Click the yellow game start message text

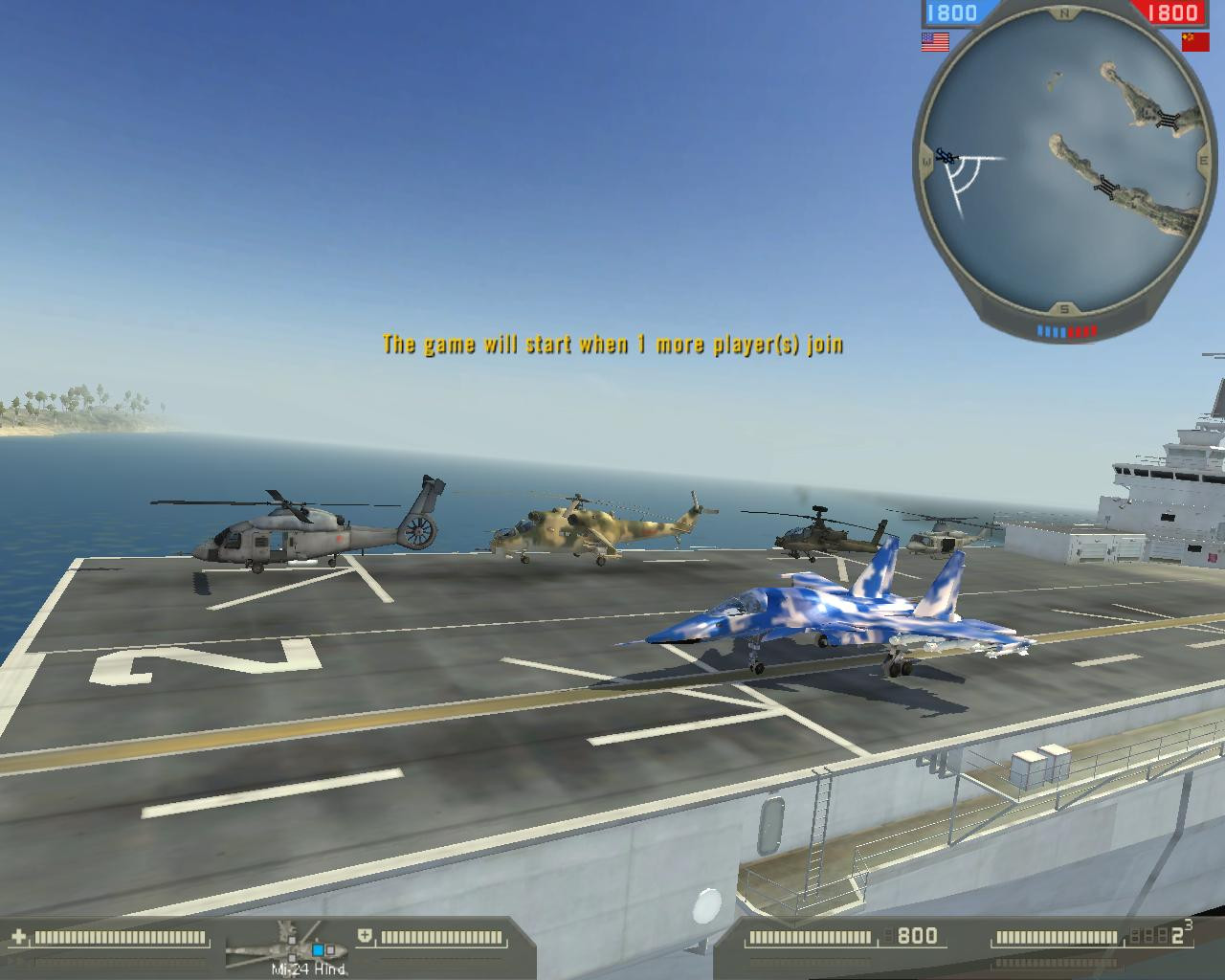pos(613,346)
